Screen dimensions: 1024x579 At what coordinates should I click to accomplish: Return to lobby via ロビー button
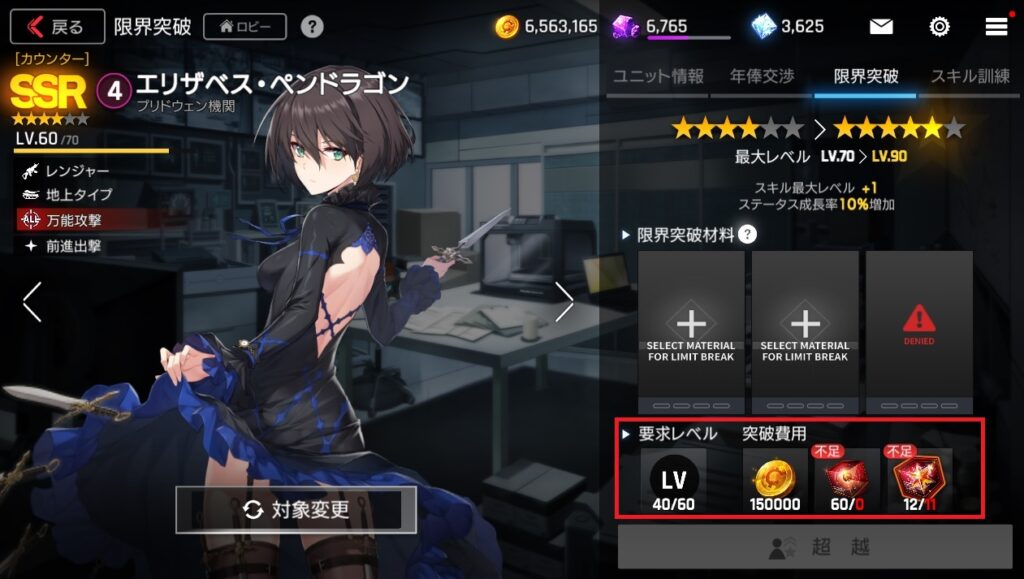[245, 26]
